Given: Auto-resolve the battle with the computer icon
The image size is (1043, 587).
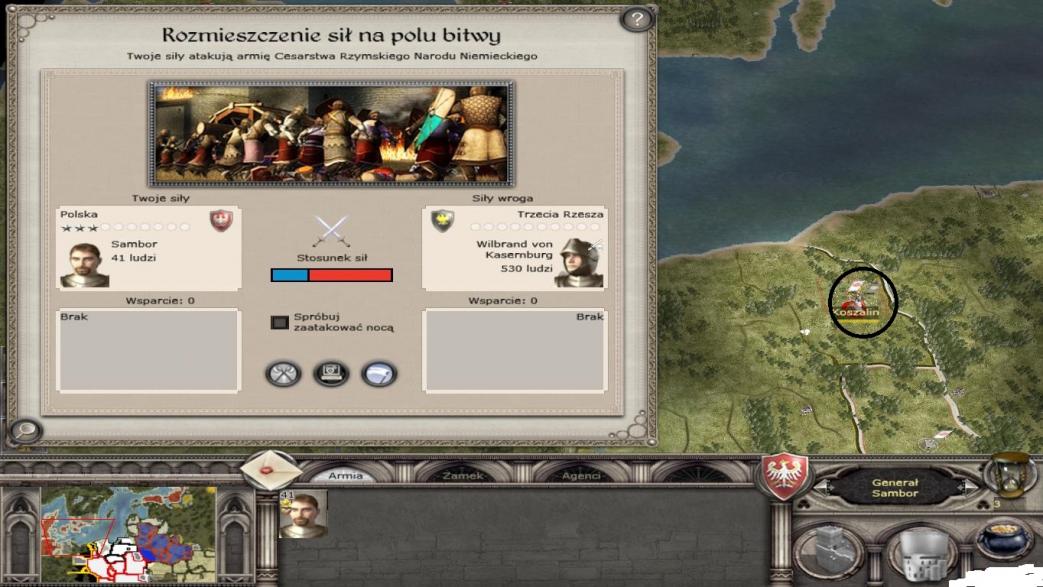Looking at the screenshot, I should click(x=331, y=374).
